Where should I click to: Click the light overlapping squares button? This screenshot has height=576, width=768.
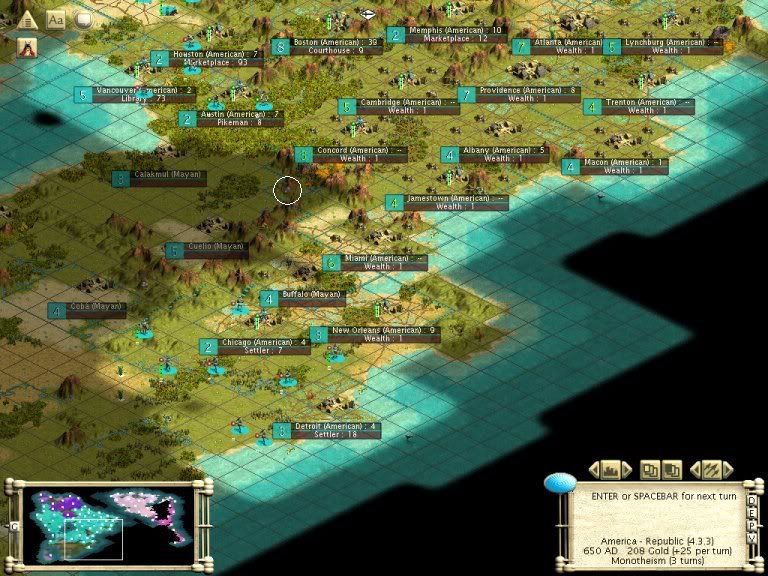(650, 469)
